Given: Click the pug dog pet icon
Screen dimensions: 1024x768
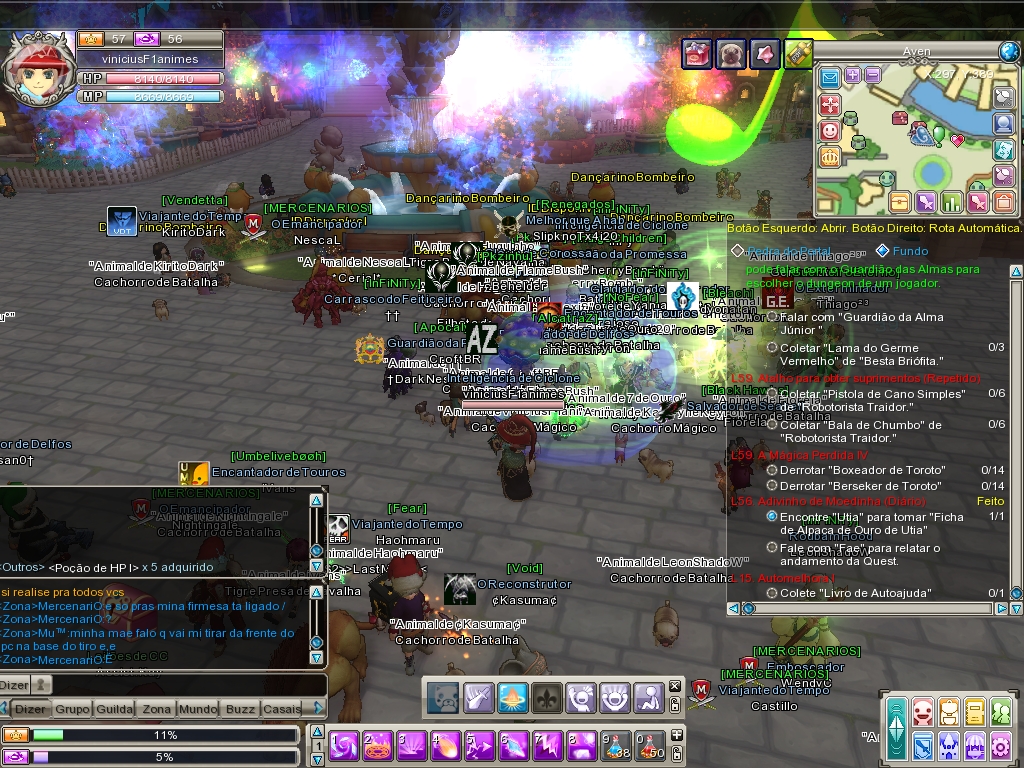Looking at the screenshot, I should tap(731, 53).
